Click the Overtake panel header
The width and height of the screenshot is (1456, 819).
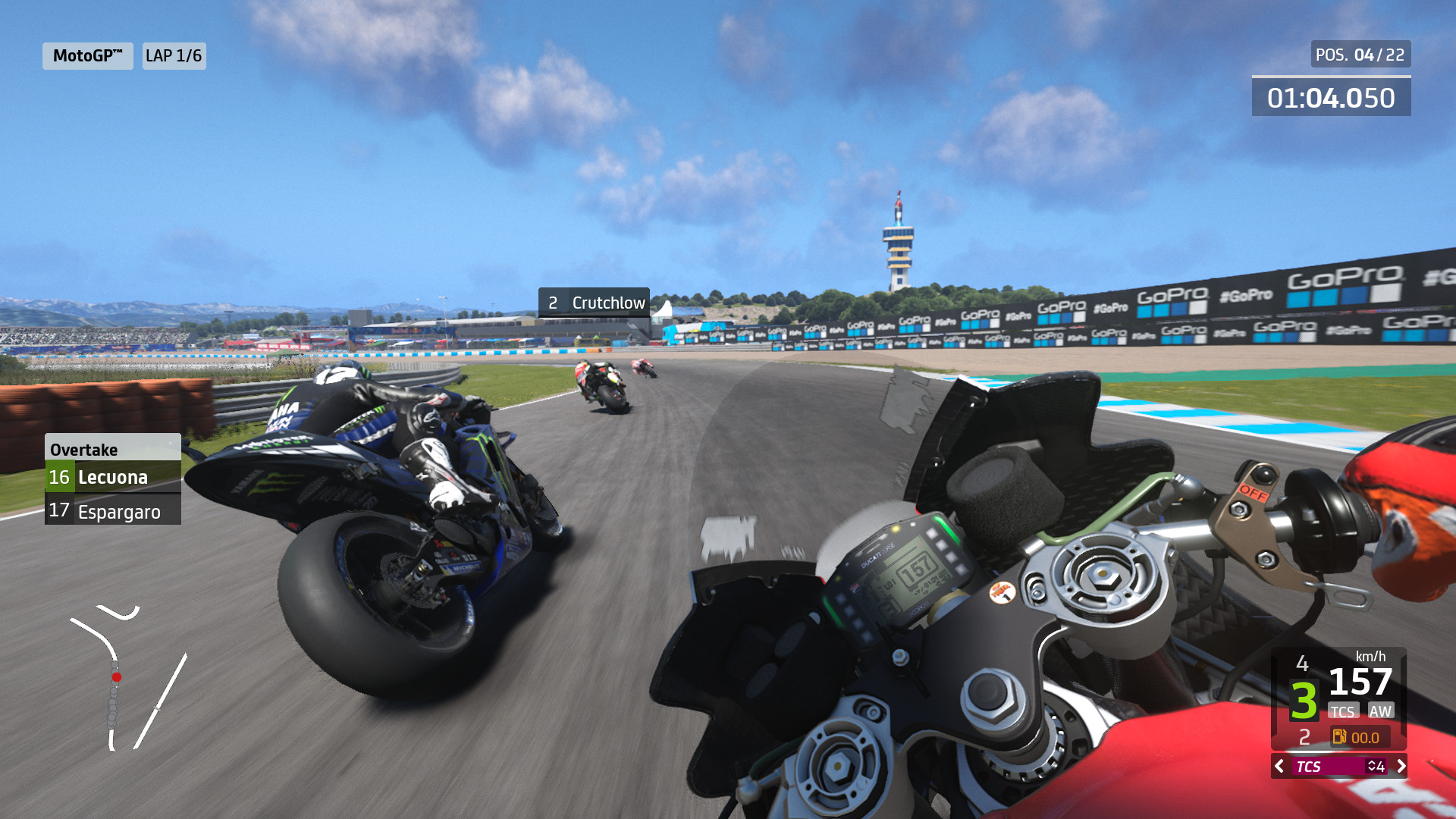point(83,449)
